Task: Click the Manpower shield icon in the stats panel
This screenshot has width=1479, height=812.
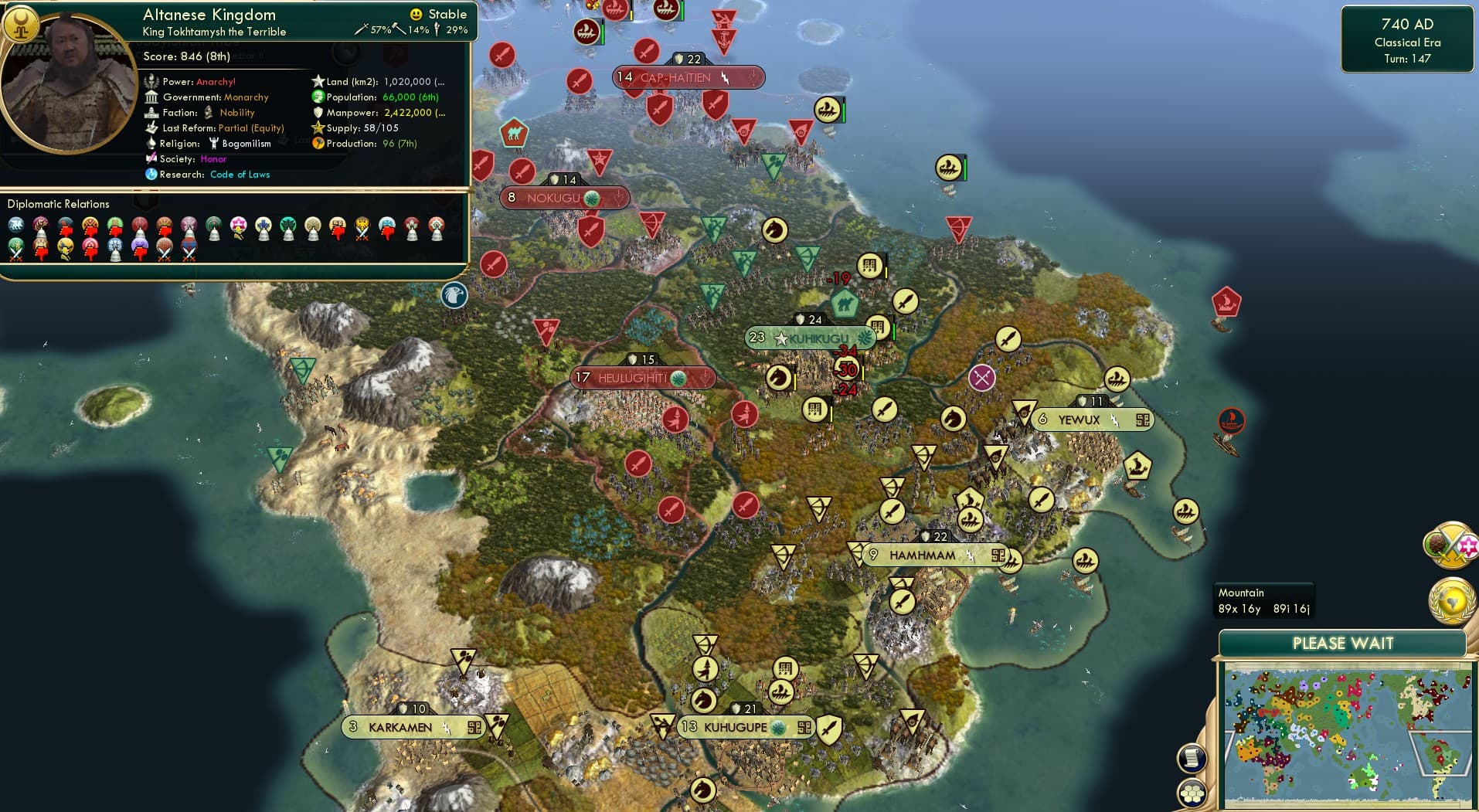Action: click(x=319, y=113)
